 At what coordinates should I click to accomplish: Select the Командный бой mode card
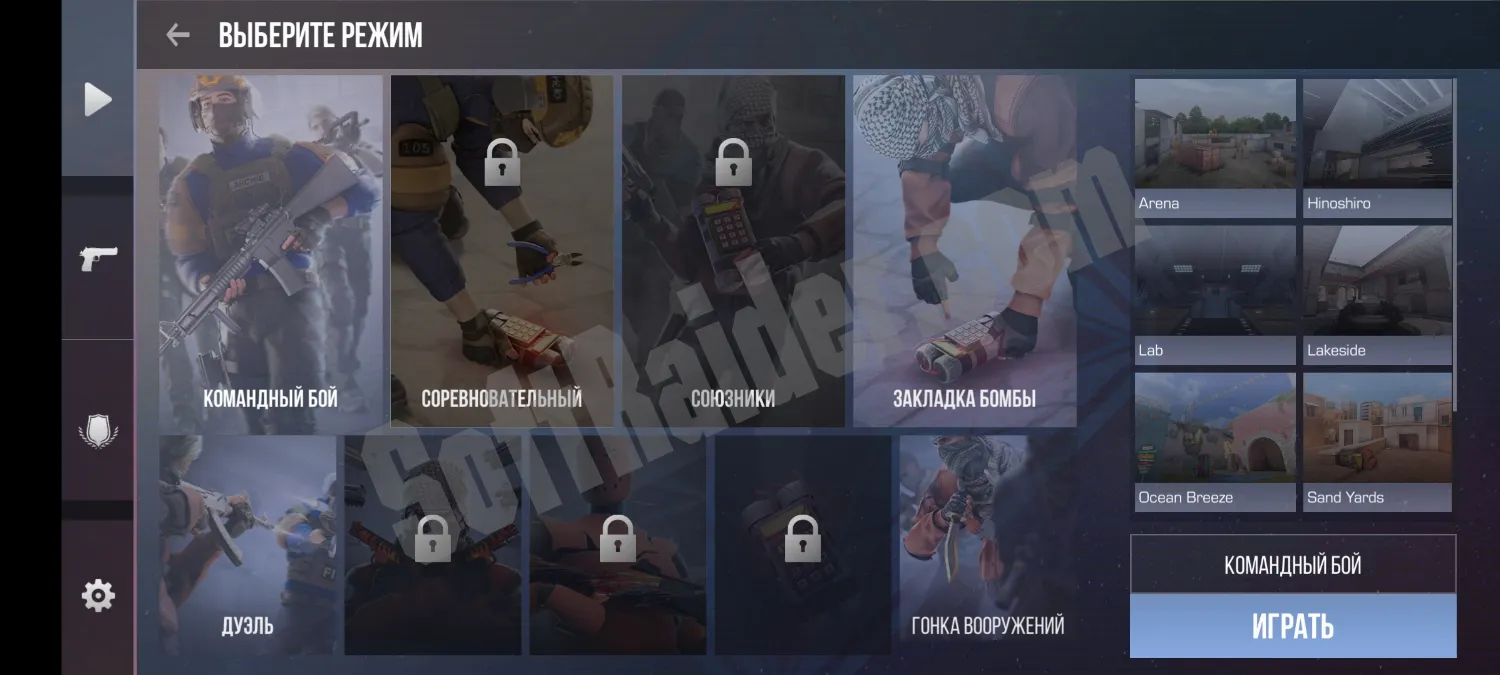[271, 250]
